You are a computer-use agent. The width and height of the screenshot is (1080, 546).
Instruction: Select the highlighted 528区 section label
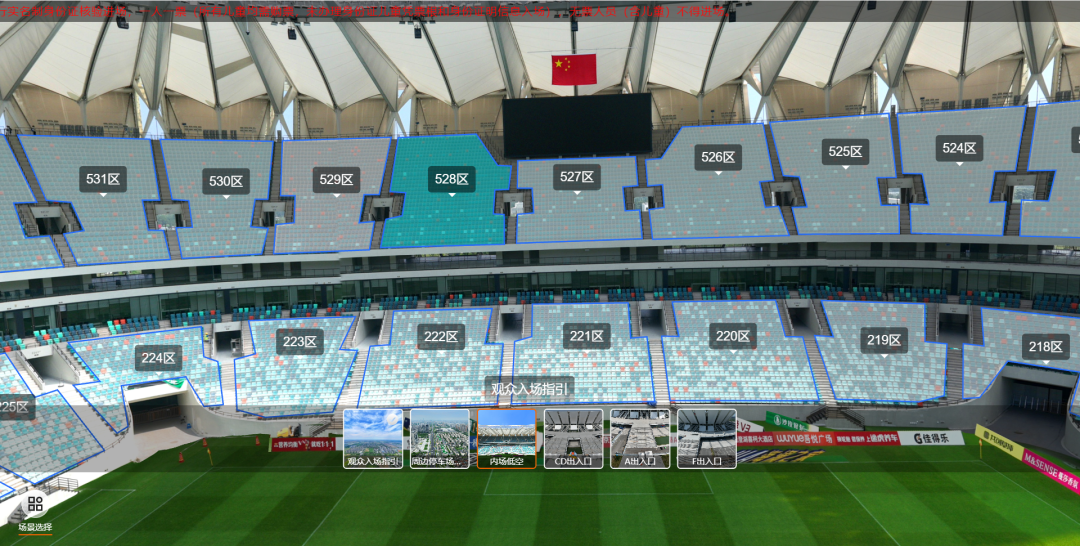pos(452,179)
